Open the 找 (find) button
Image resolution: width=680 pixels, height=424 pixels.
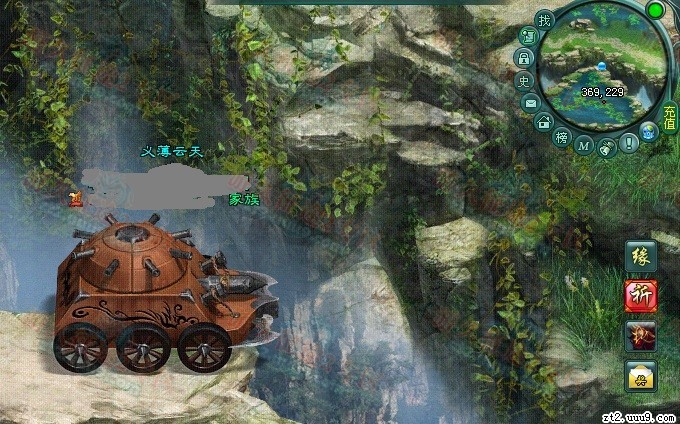pyautogui.click(x=544, y=20)
